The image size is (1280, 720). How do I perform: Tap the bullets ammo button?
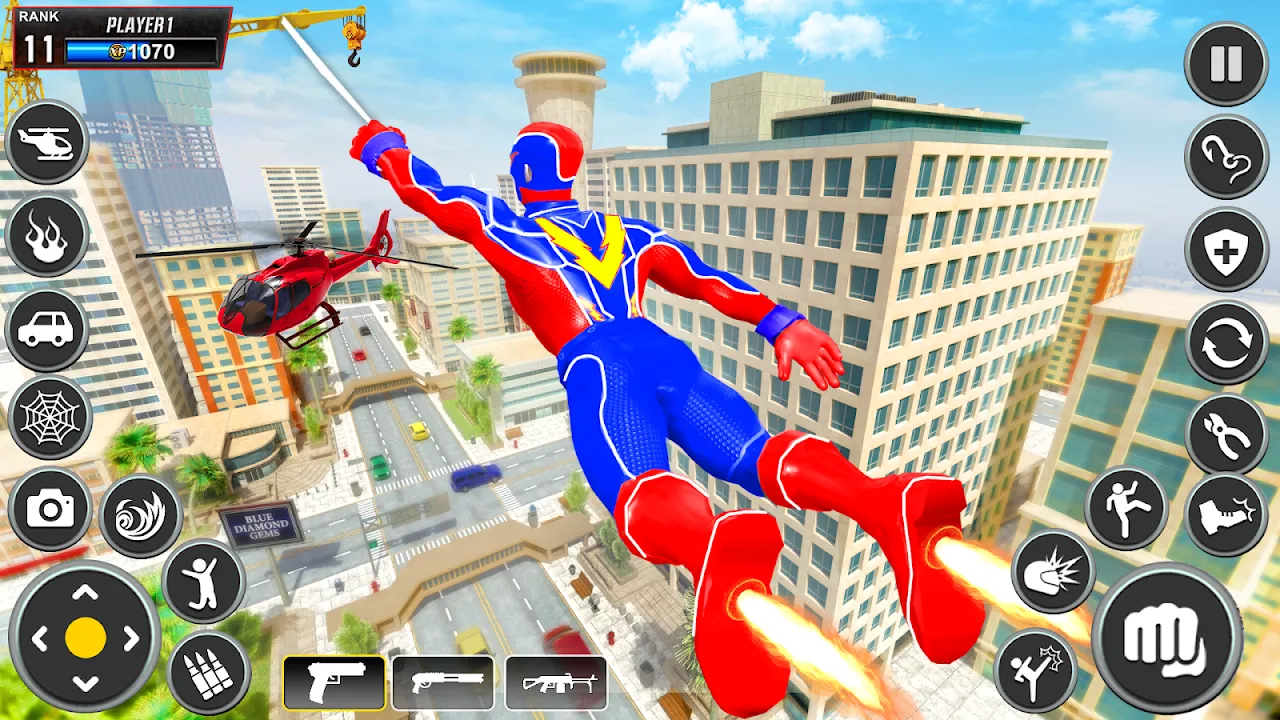click(x=208, y=672)
